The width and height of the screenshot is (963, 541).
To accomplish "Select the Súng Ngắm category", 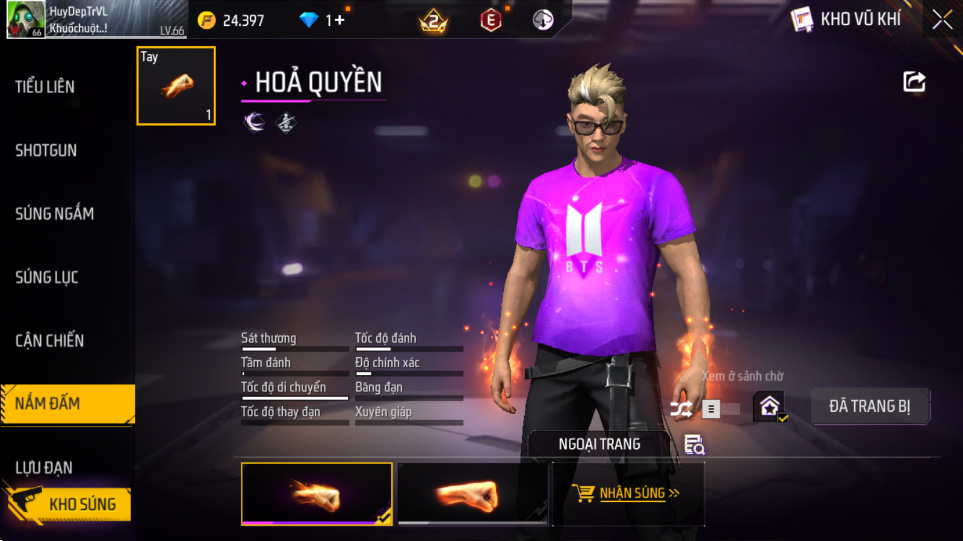I will (54, 214).
